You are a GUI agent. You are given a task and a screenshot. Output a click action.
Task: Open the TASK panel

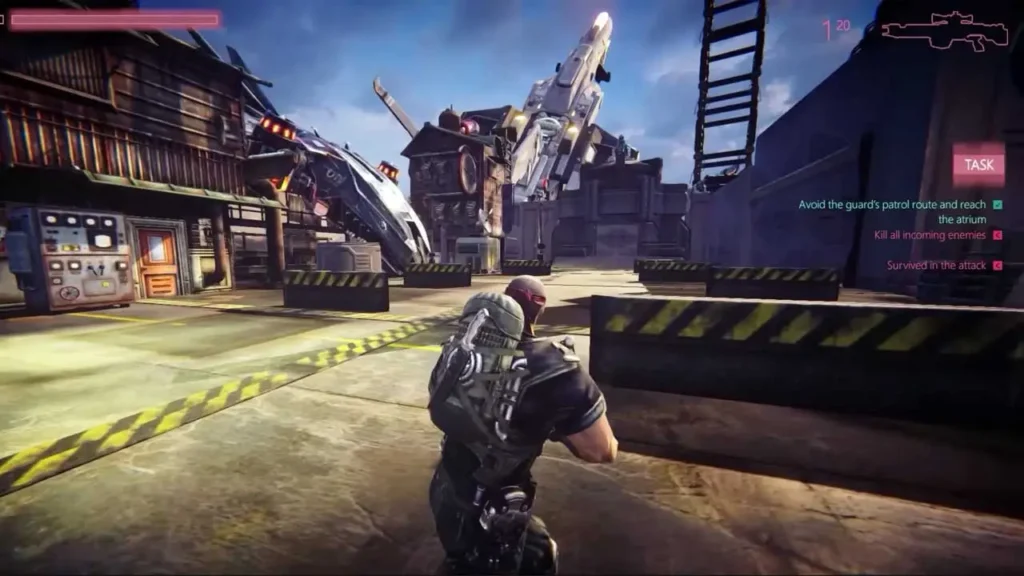(978, 165)
